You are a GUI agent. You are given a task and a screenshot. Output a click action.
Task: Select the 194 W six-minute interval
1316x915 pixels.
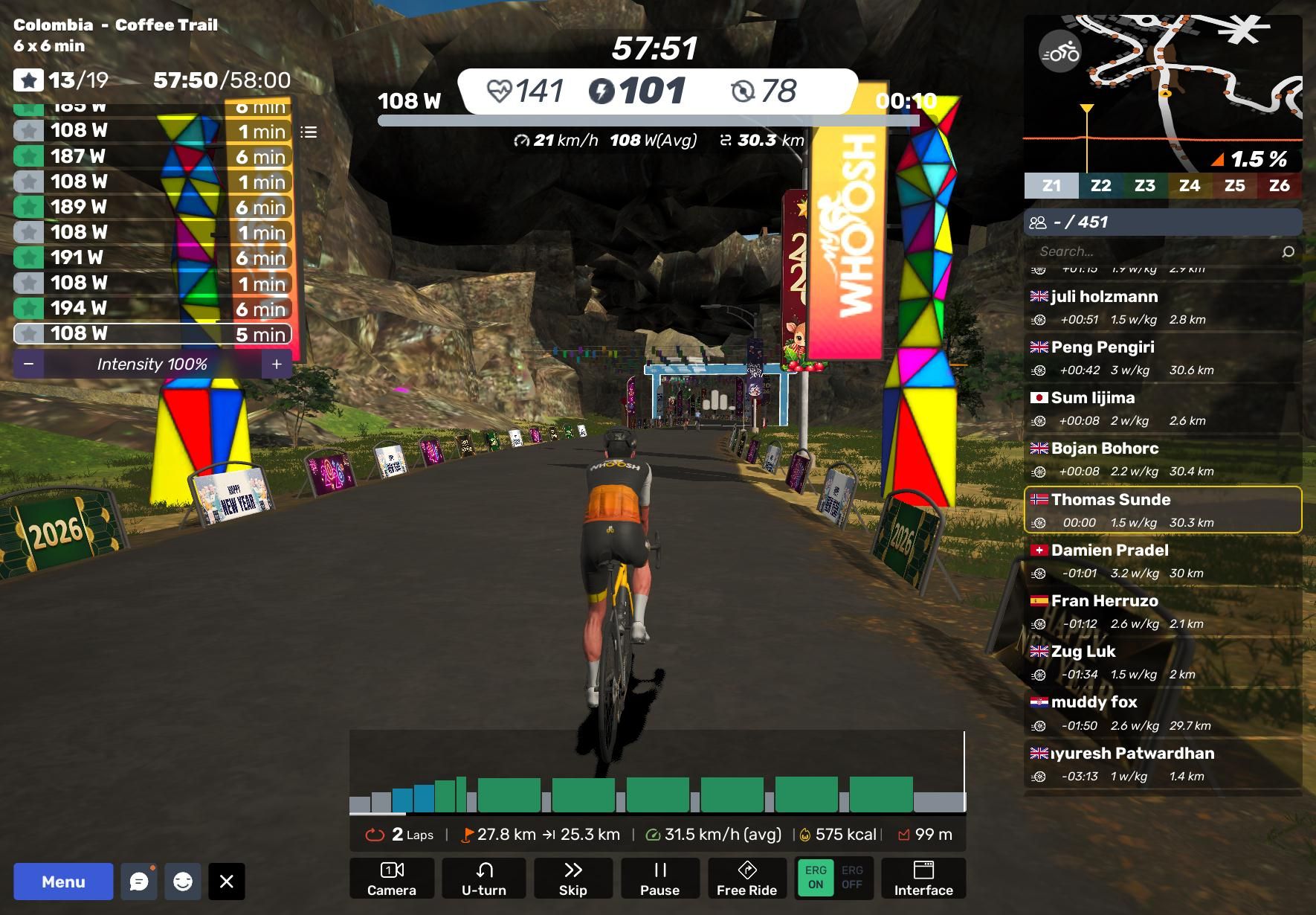pos(152,308)
